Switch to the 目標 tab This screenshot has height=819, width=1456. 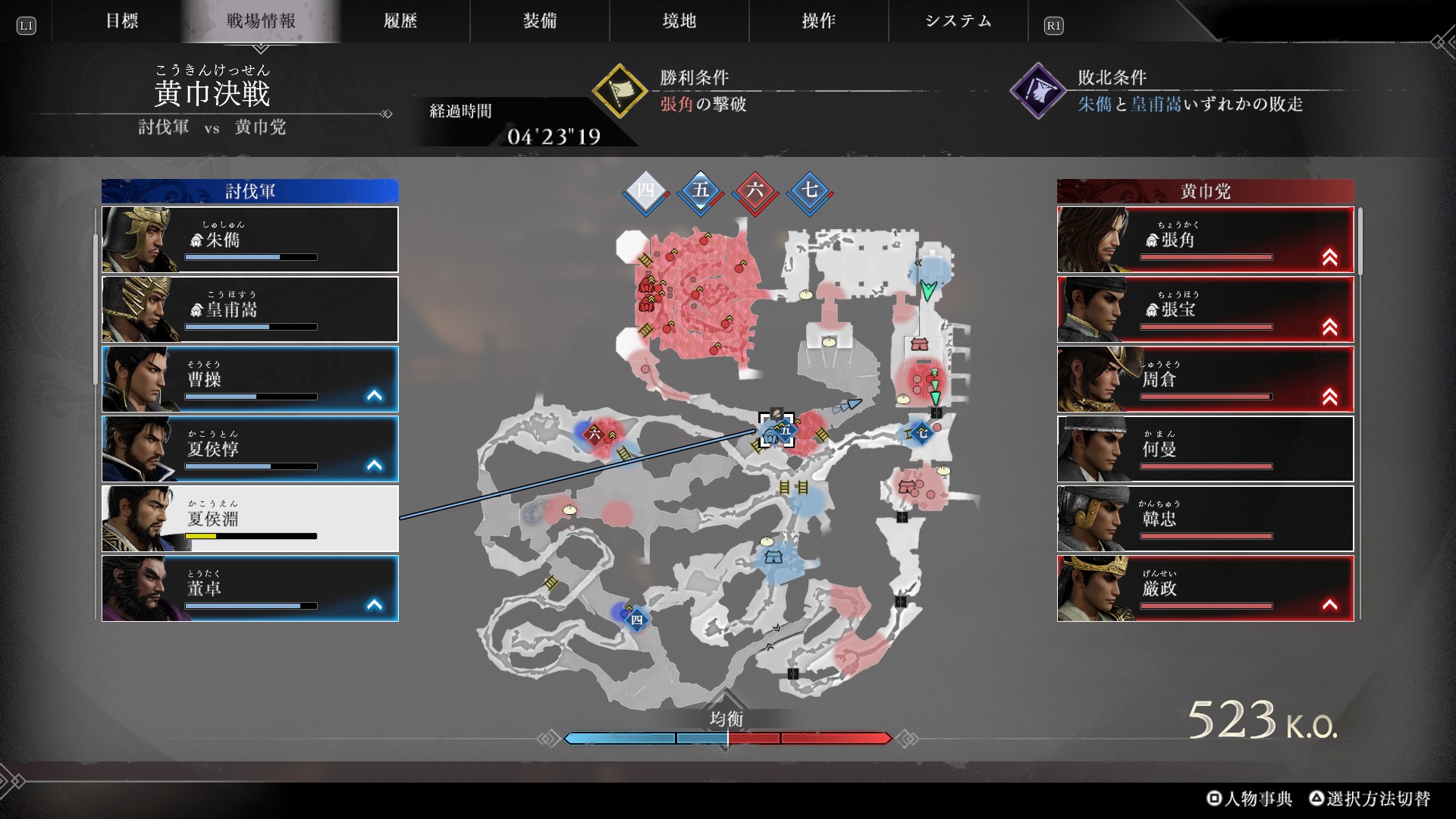point(121,21)
